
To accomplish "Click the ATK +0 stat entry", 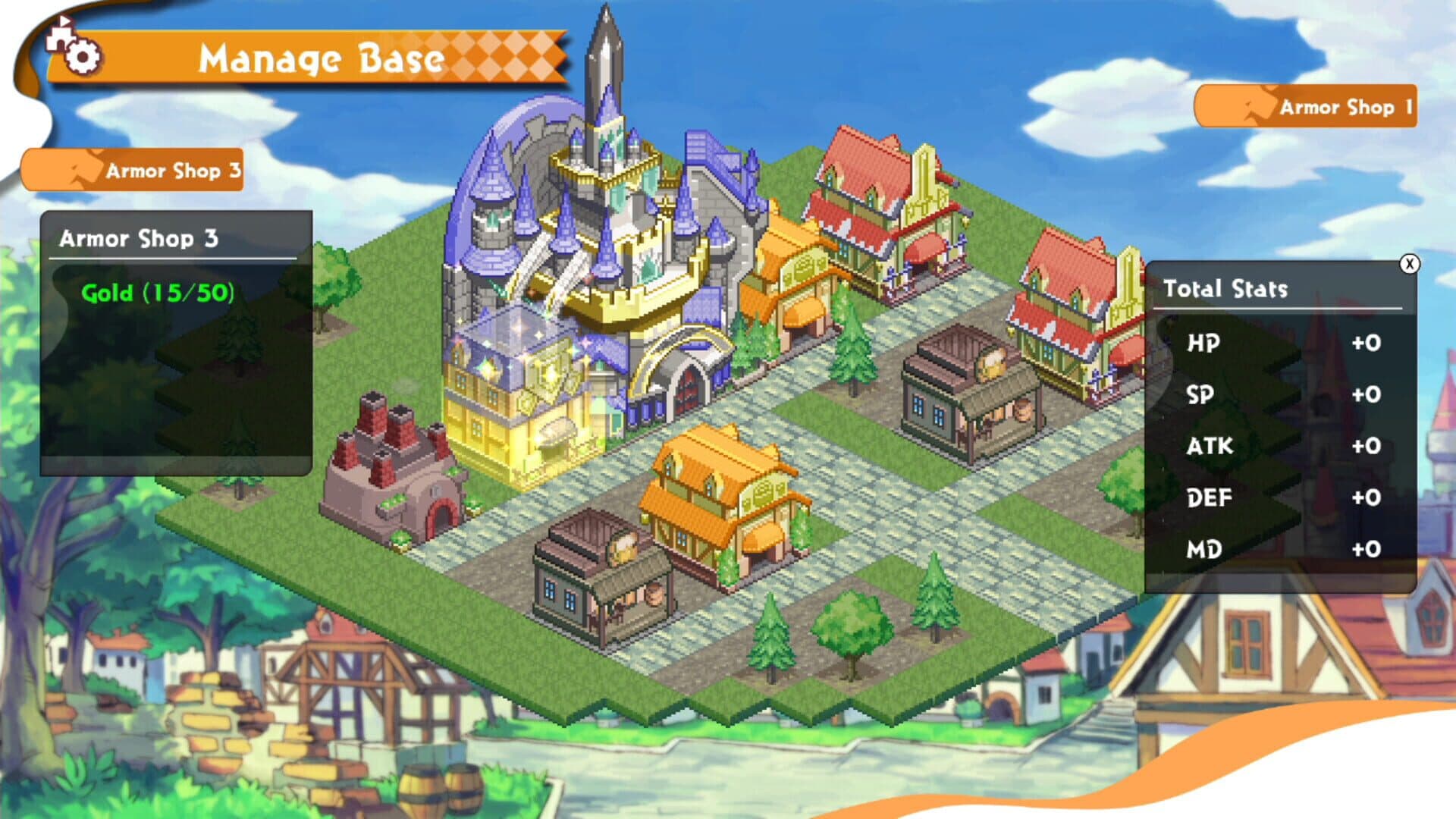I will pos(1289,447).
